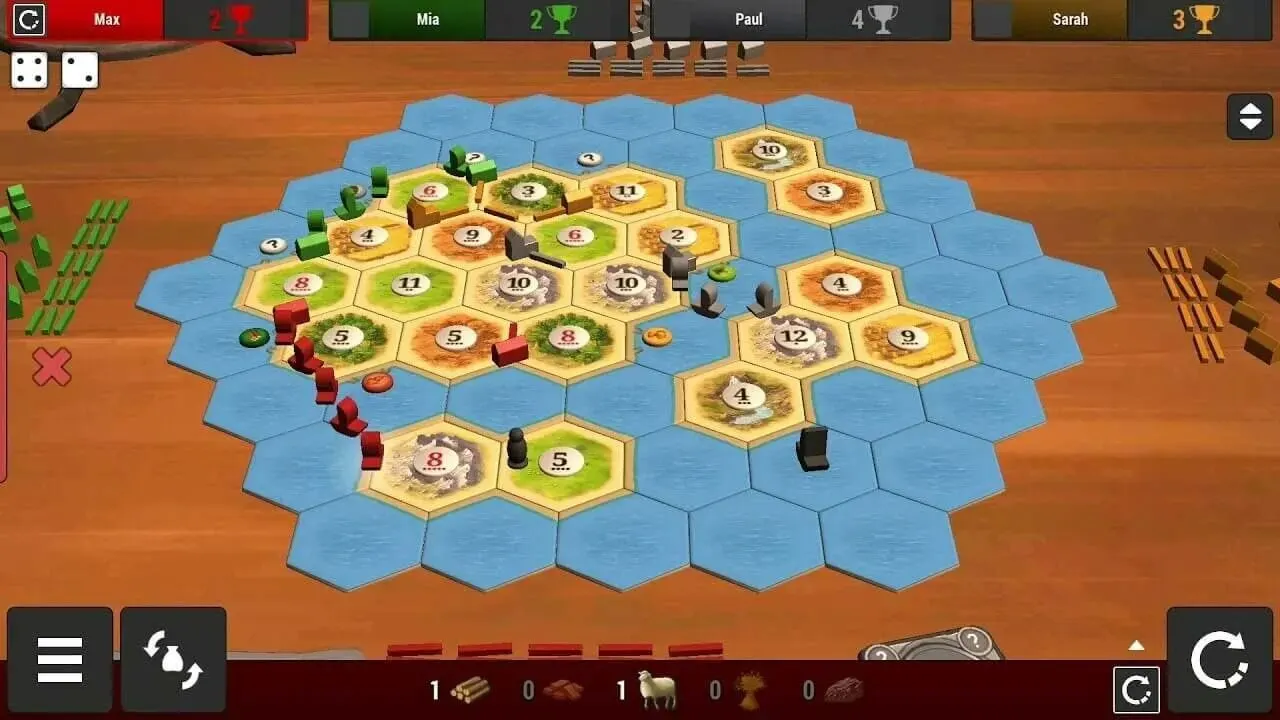Toggle the board zoom control top right
The height and width of the screenshot is (720, 1280).
point(1248,116)
